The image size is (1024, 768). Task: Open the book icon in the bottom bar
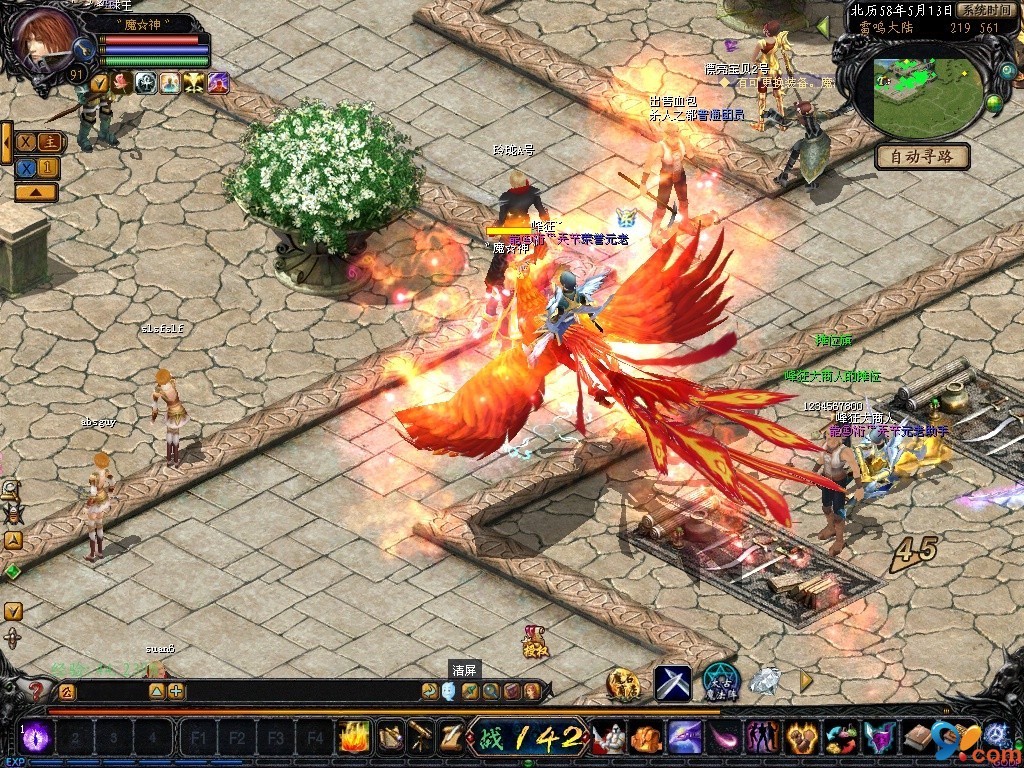pyautogui.click(x=917, y=739)
